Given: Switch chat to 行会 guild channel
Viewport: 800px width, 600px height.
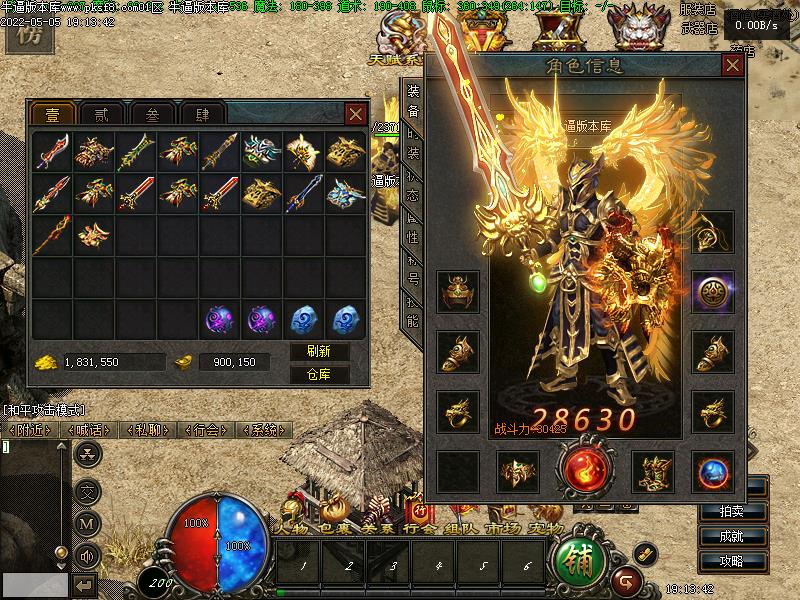Looking at the screenshot, I should tap(206, 430).
